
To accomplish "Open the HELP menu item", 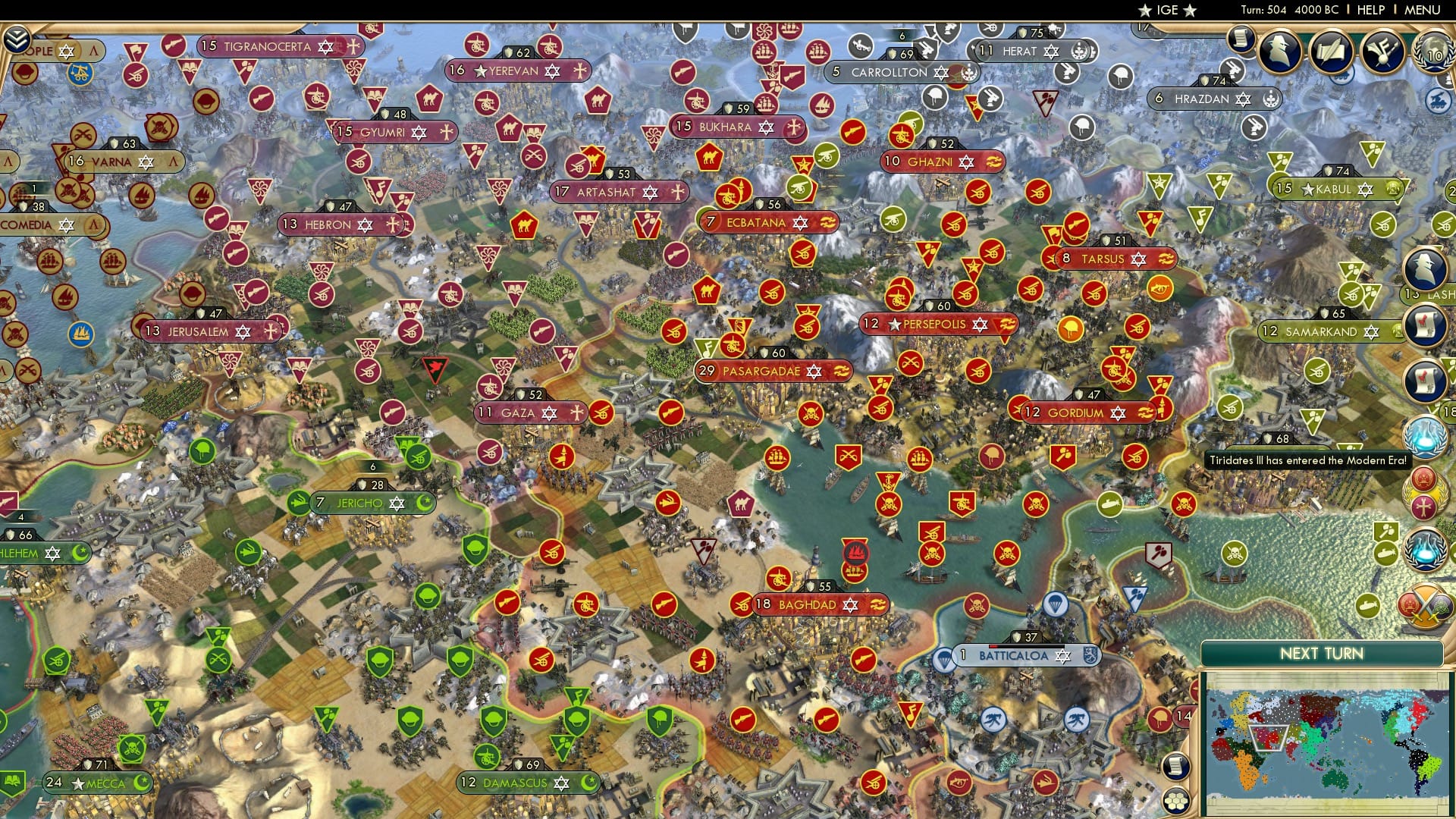I will pos(1371,10).
